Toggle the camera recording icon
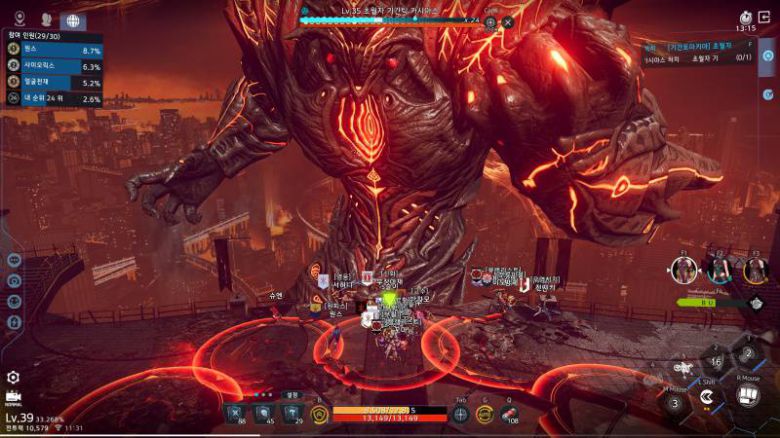The width and height of the screenshot is (780, 438). tap(13, 397)
